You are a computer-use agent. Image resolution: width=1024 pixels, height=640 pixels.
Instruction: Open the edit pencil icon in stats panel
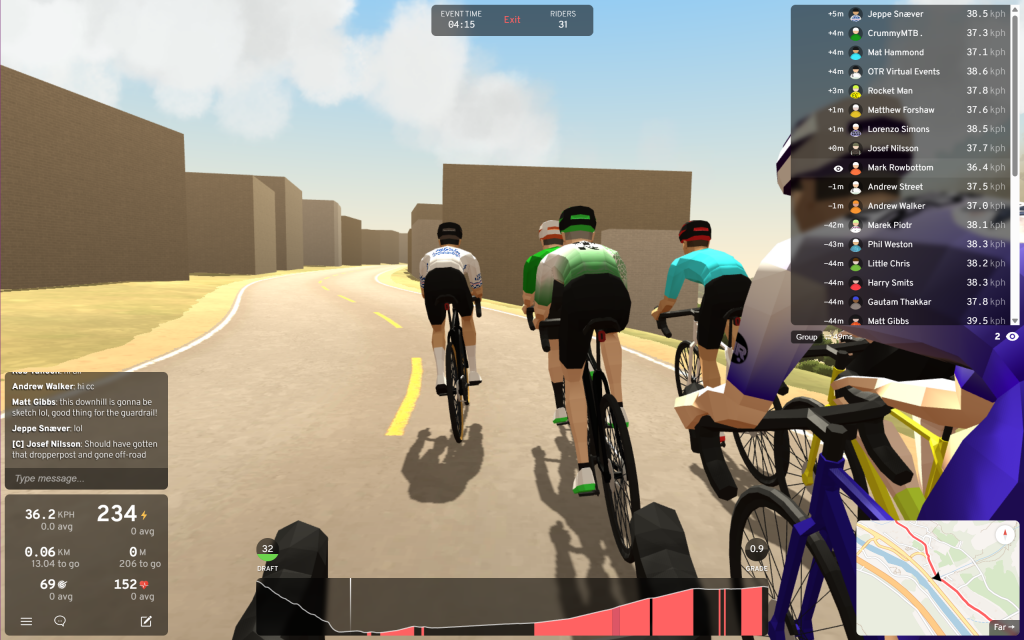coord(146,621)
